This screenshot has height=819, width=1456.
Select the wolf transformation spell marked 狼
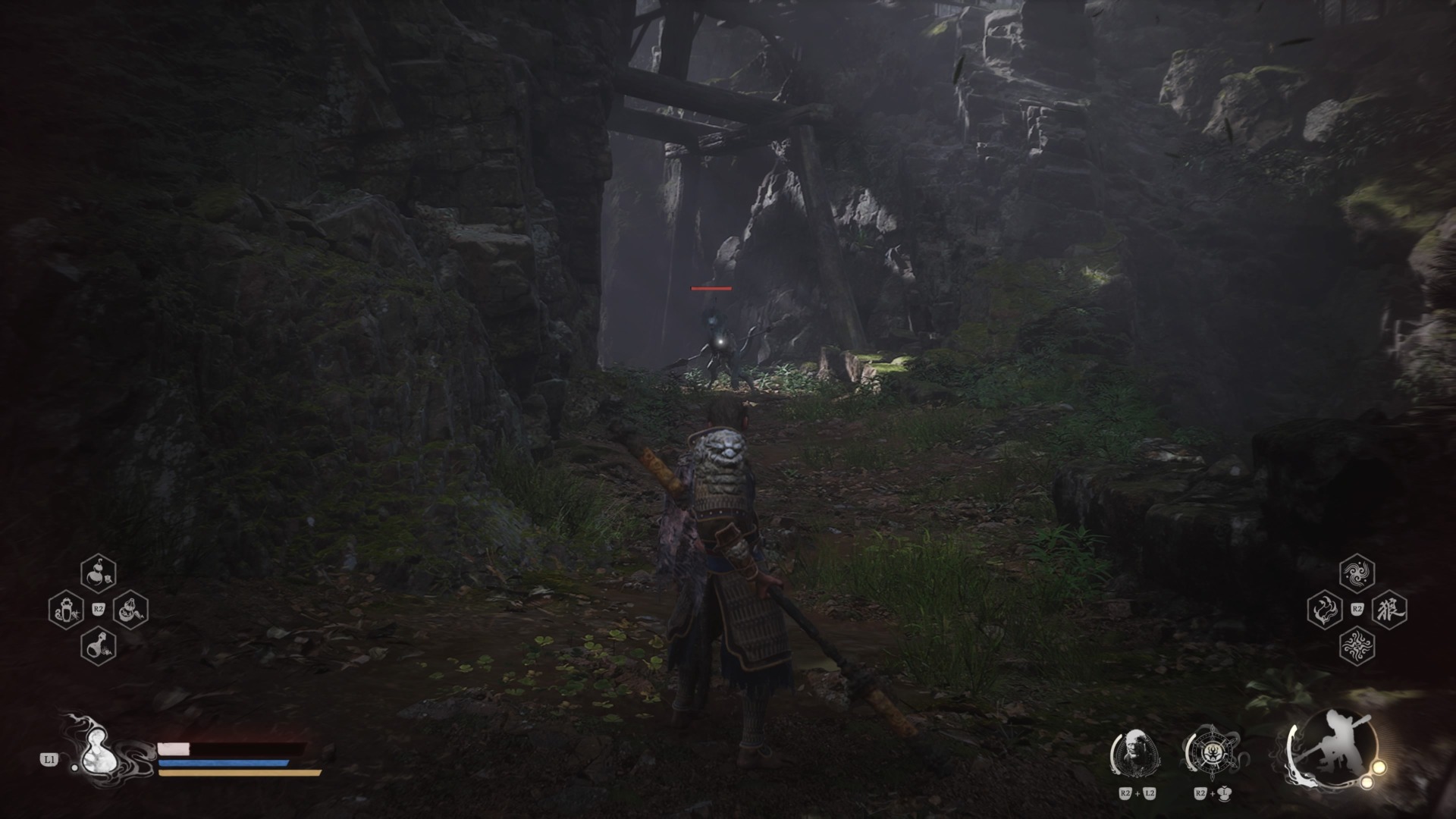coord(1390,609)
